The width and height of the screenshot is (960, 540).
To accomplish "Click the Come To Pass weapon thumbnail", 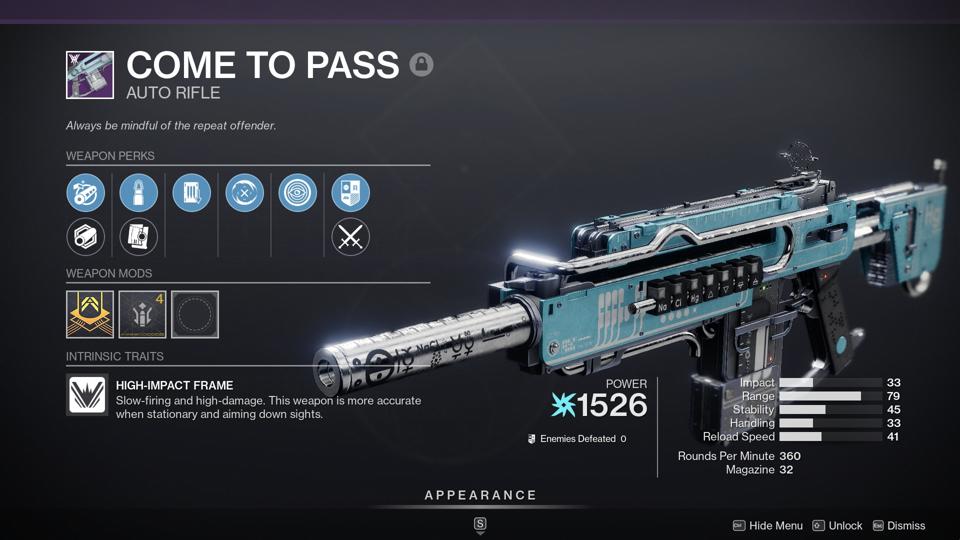I will pyautogui.click(x=90, y=75).
